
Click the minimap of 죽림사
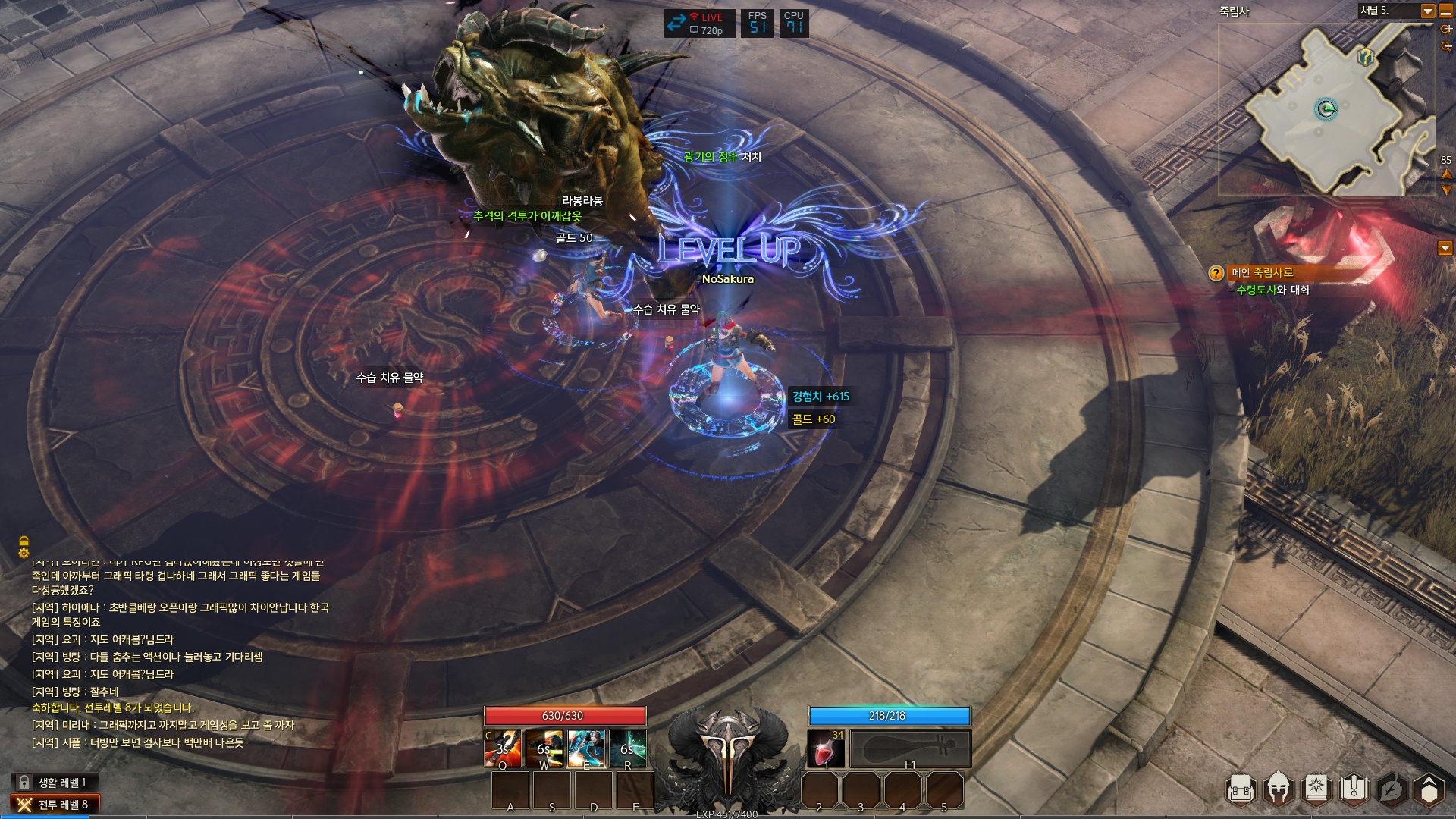point(1327,110)
